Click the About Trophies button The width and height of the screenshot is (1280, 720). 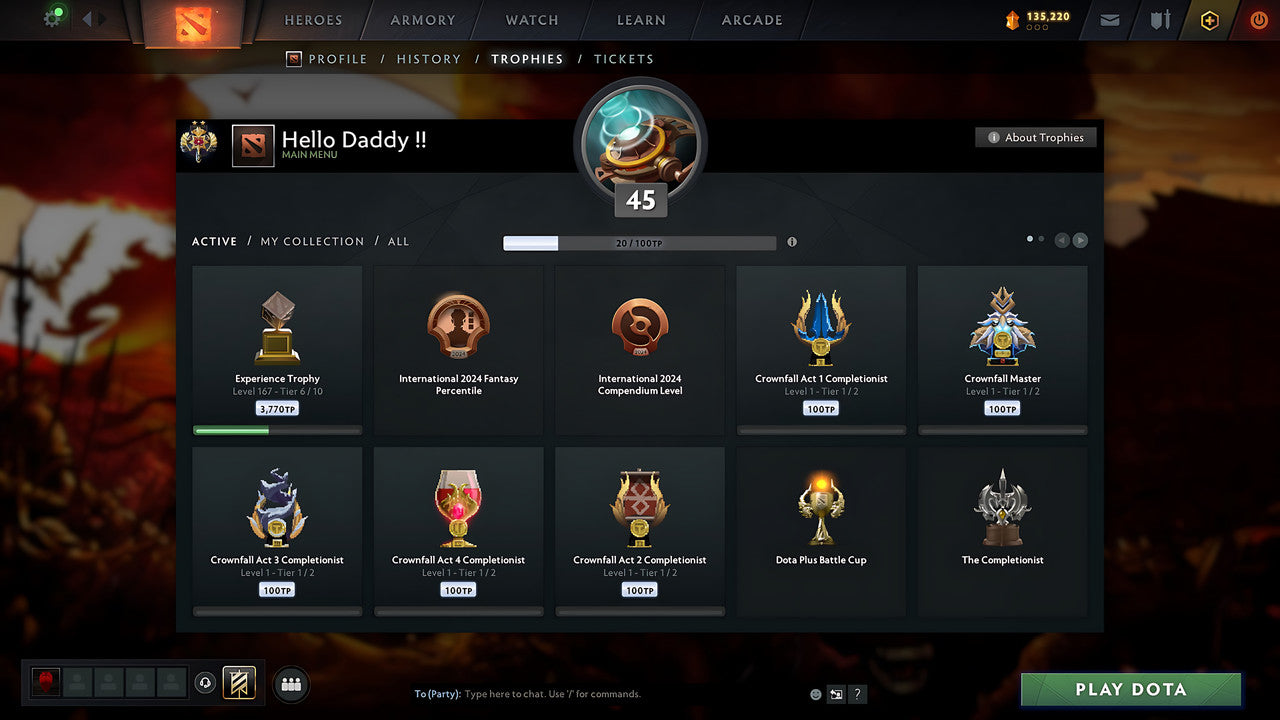click(1036, 137)
